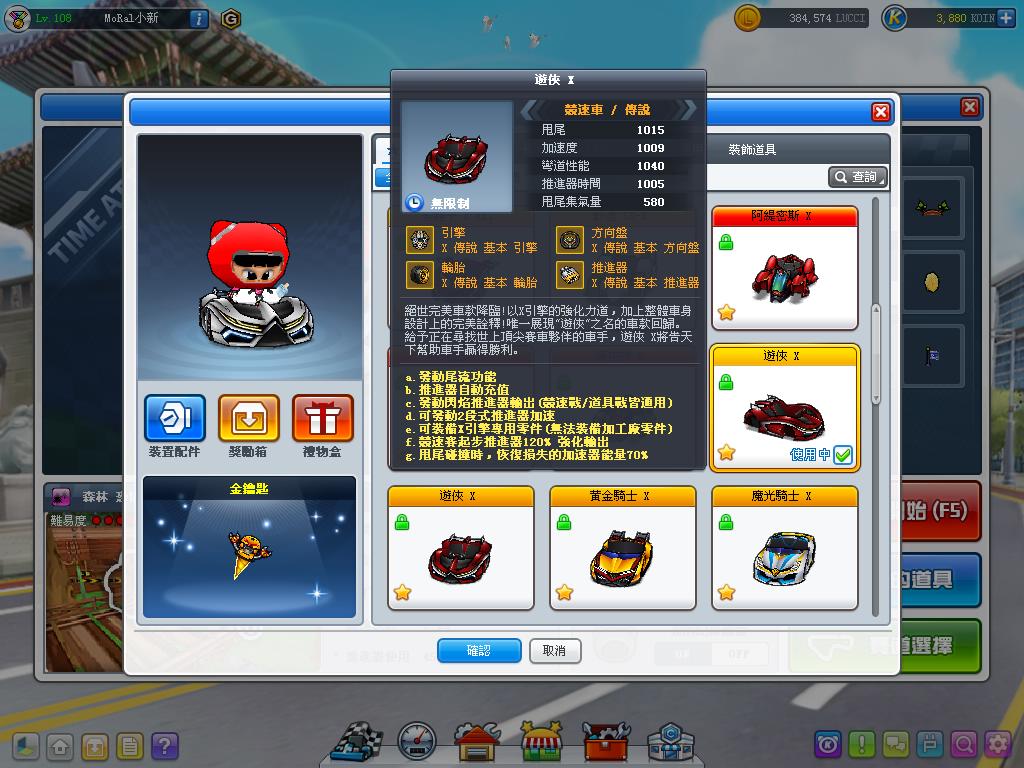This screenshot has width=1024, height=768.
Task: Add KOIN with the plus button
Action: pyautogui.click(x=1005, y=18)
